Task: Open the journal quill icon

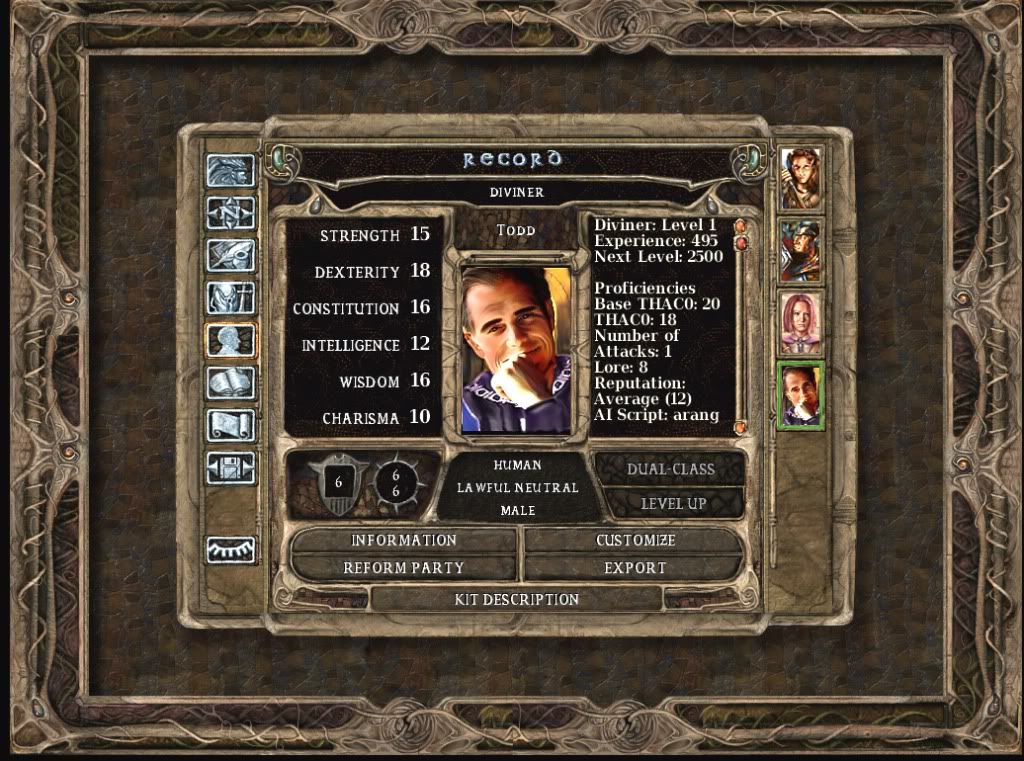Action: click(x=231, y=256)
